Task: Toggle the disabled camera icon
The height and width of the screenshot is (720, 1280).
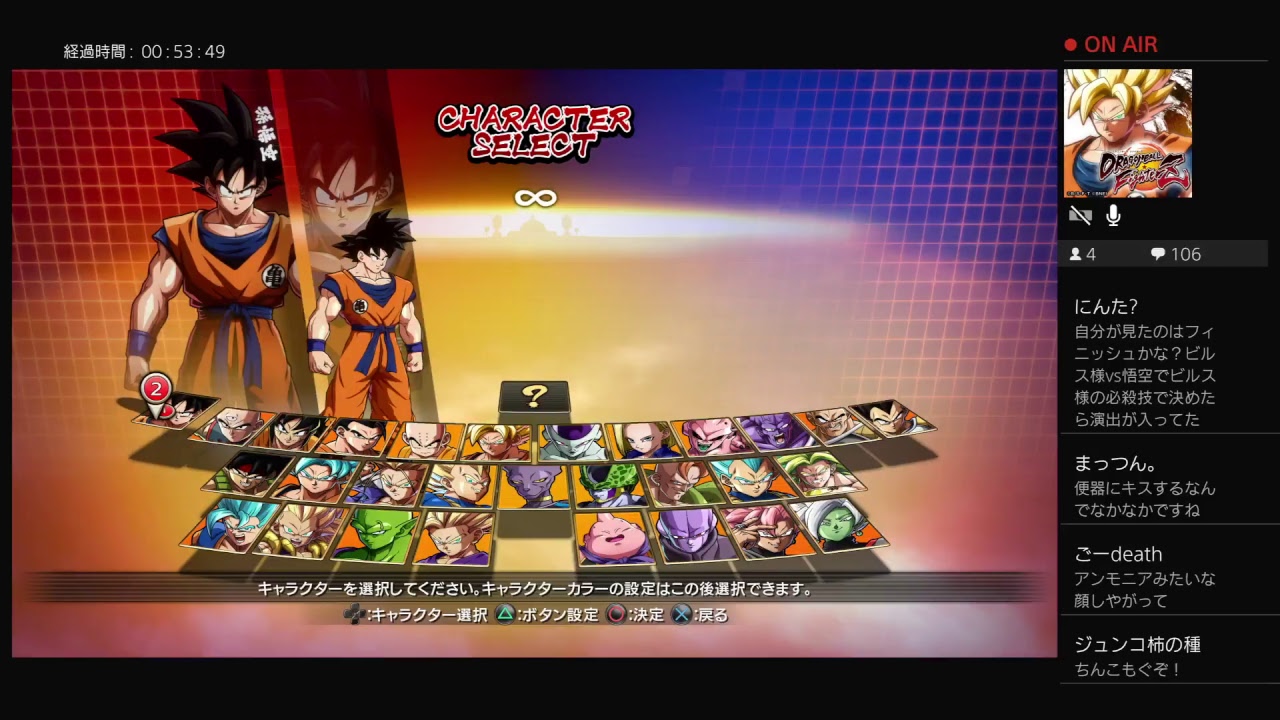Action: pos(1079,214)
